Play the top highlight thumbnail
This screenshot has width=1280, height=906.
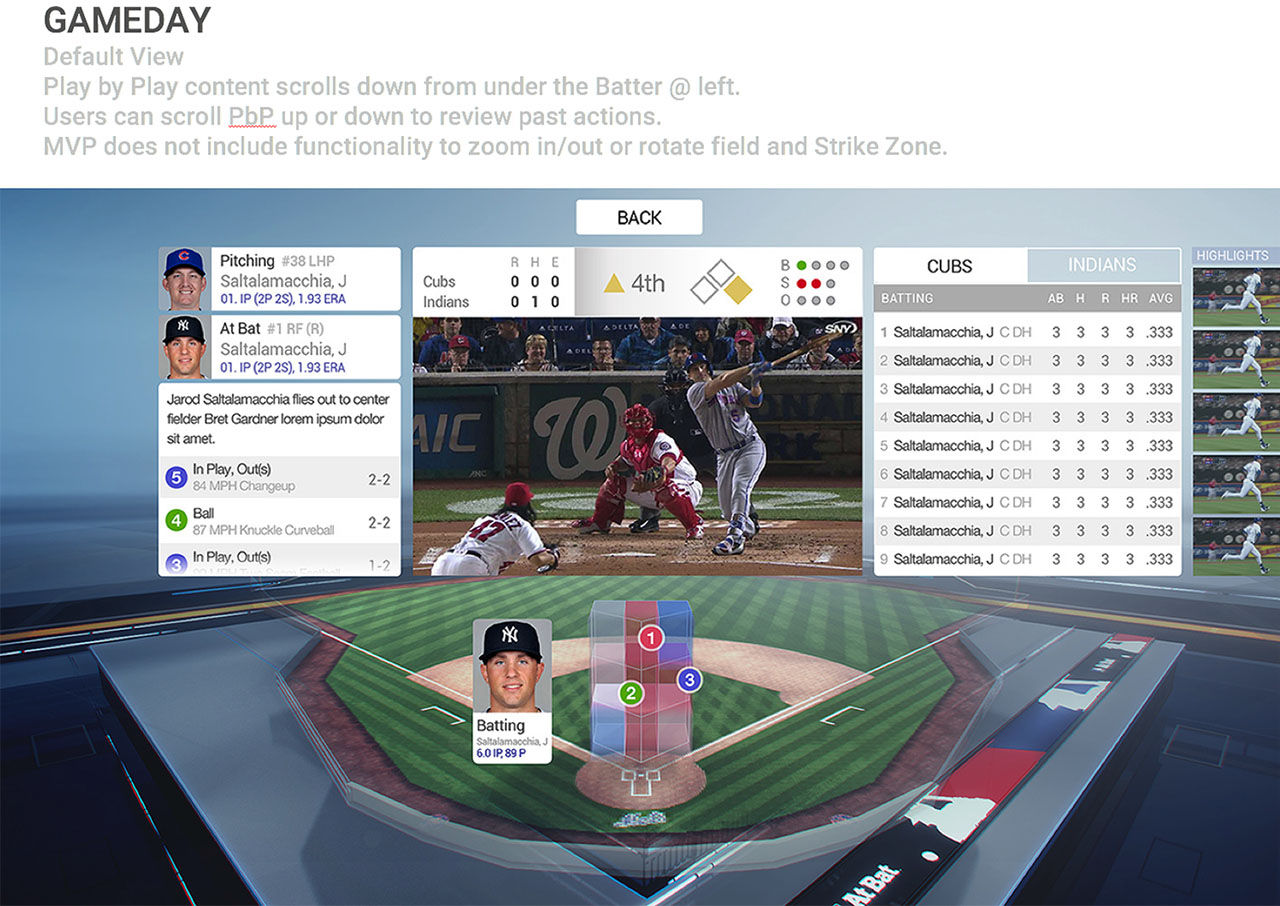coord(1235,295)
